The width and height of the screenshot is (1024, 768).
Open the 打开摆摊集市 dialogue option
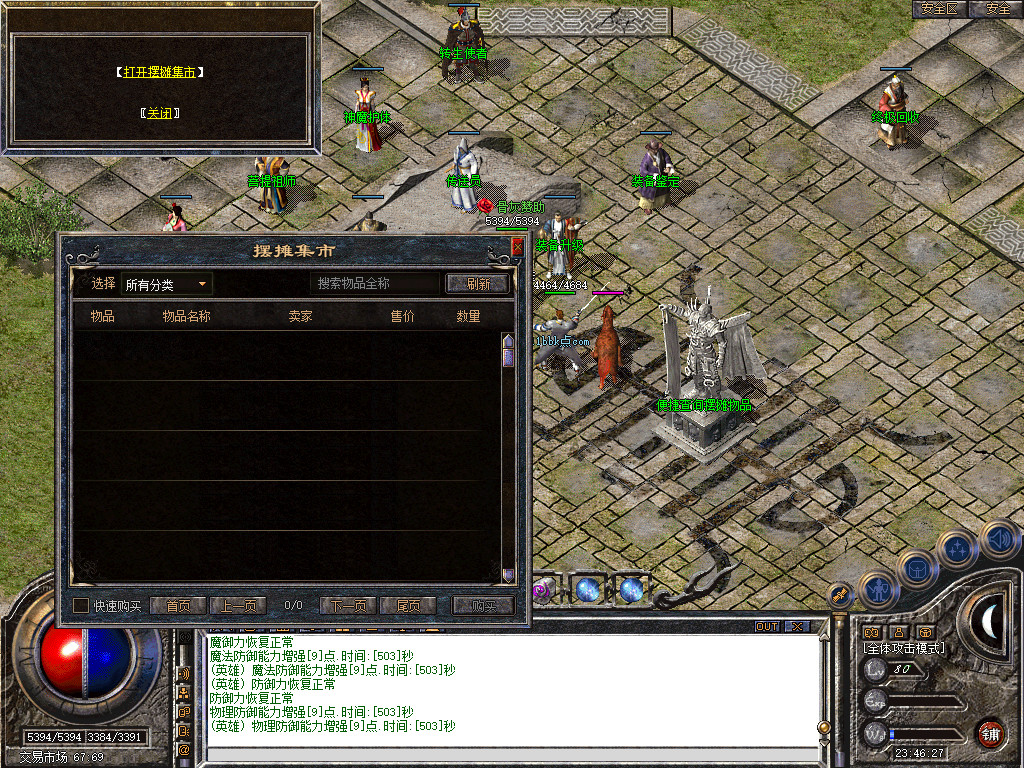160,73
